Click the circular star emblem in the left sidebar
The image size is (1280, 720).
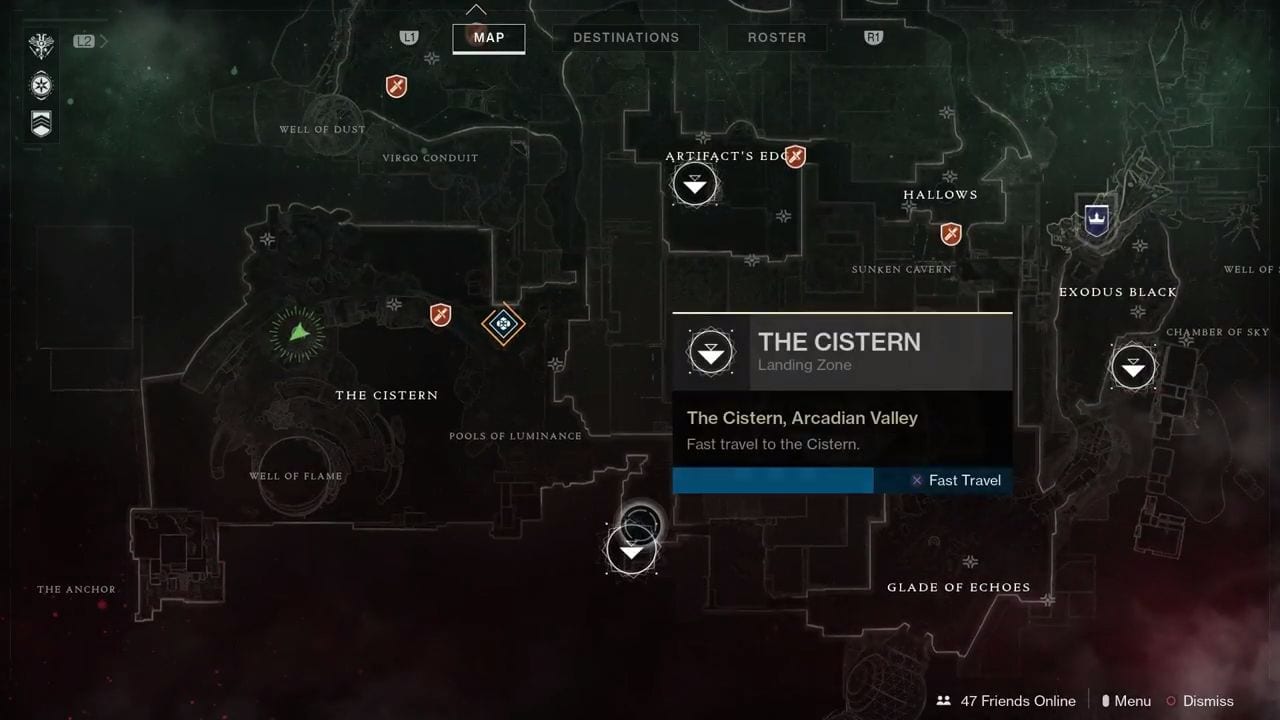point(41,85)
